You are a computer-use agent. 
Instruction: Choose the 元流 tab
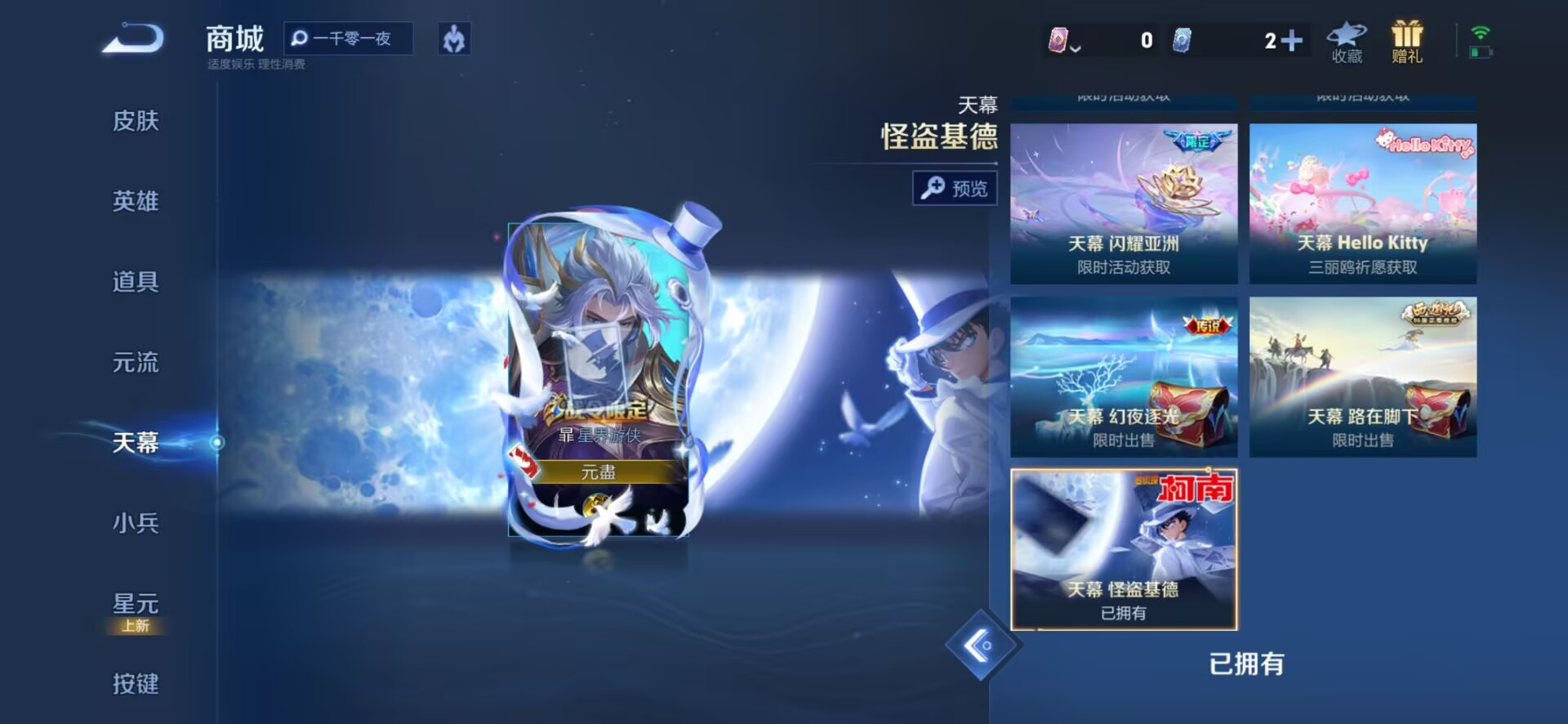pyautogui.click(x=136, y=362)
